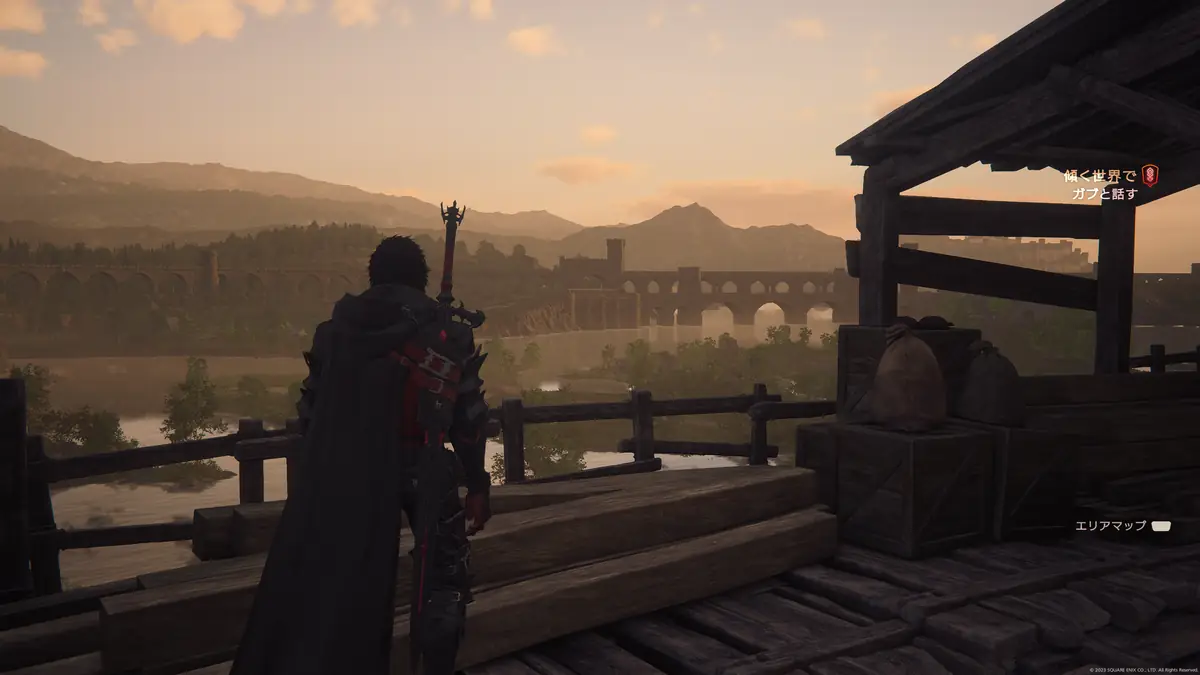
Task: Click the red main quest marker icon
Action: click(x=1150, y=176)
